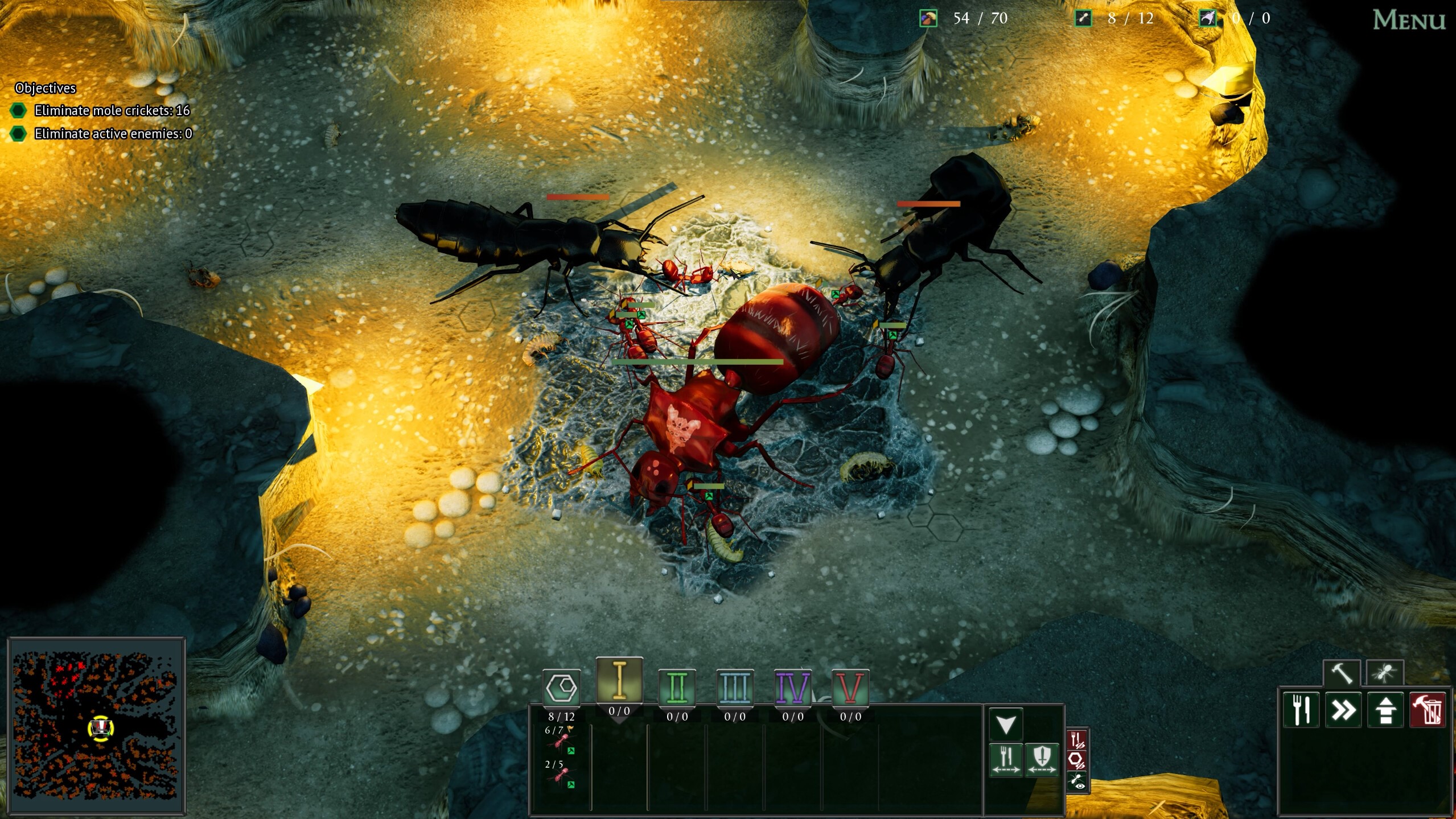1456x819 pixels.
Task: Open the game Menu
Action: [x=1408, y=20]
